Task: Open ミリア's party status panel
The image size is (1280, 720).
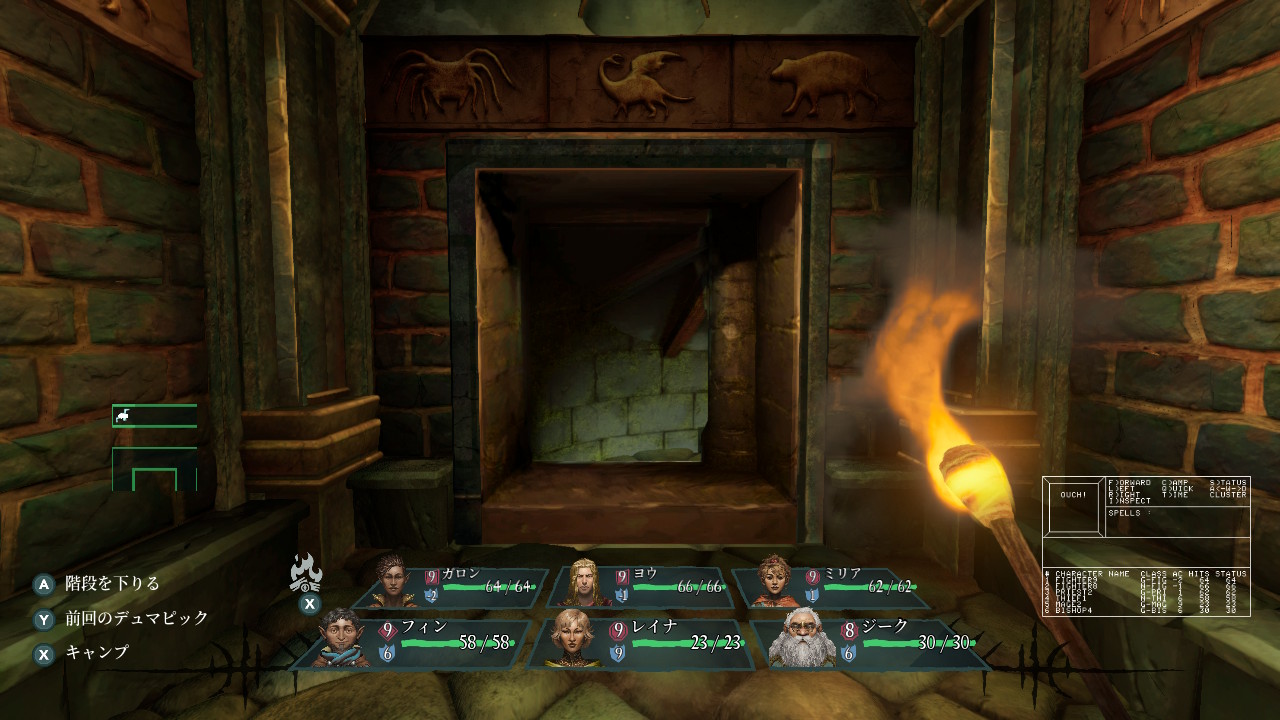Action: 835,587
